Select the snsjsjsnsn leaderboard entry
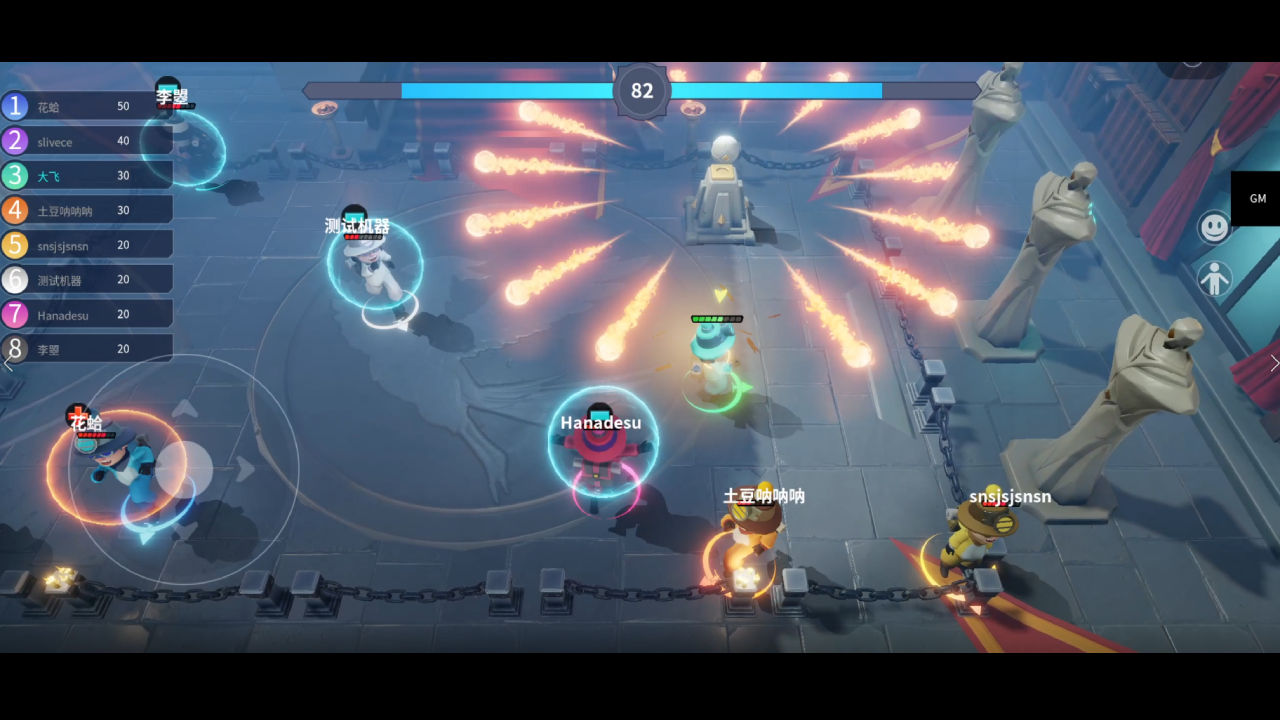 click(86, 245)
